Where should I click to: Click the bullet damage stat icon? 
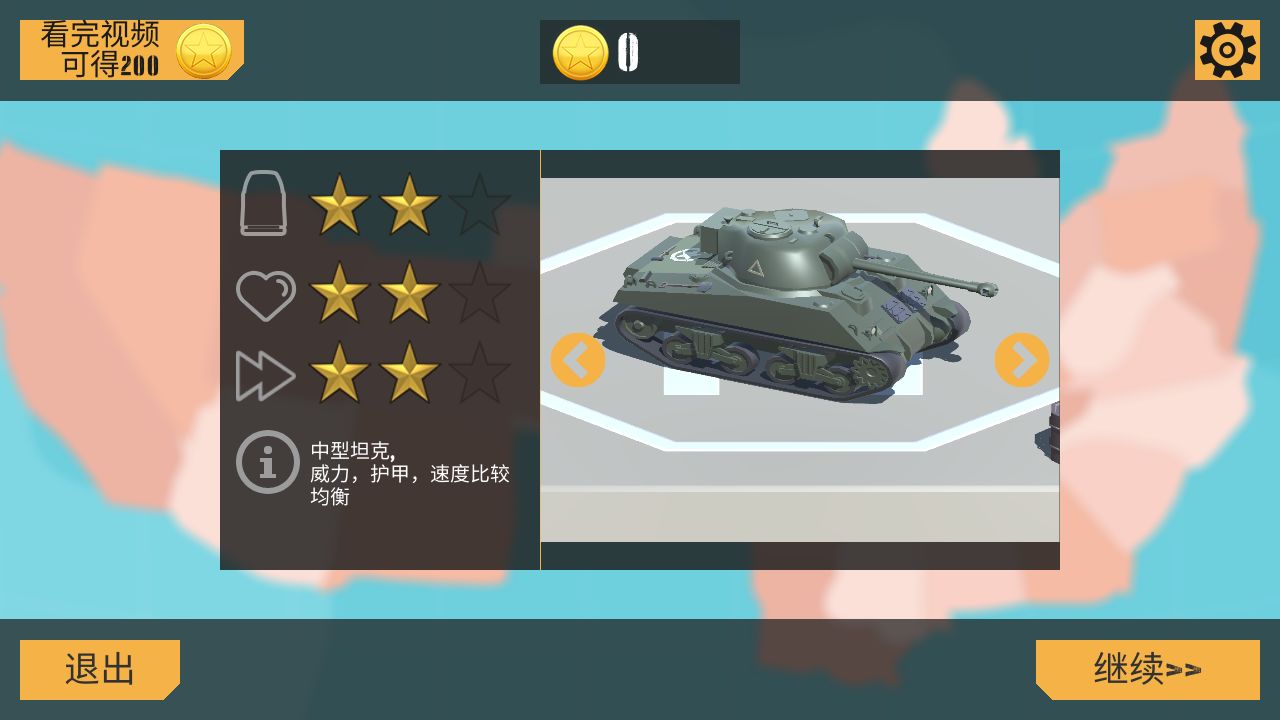264,204
